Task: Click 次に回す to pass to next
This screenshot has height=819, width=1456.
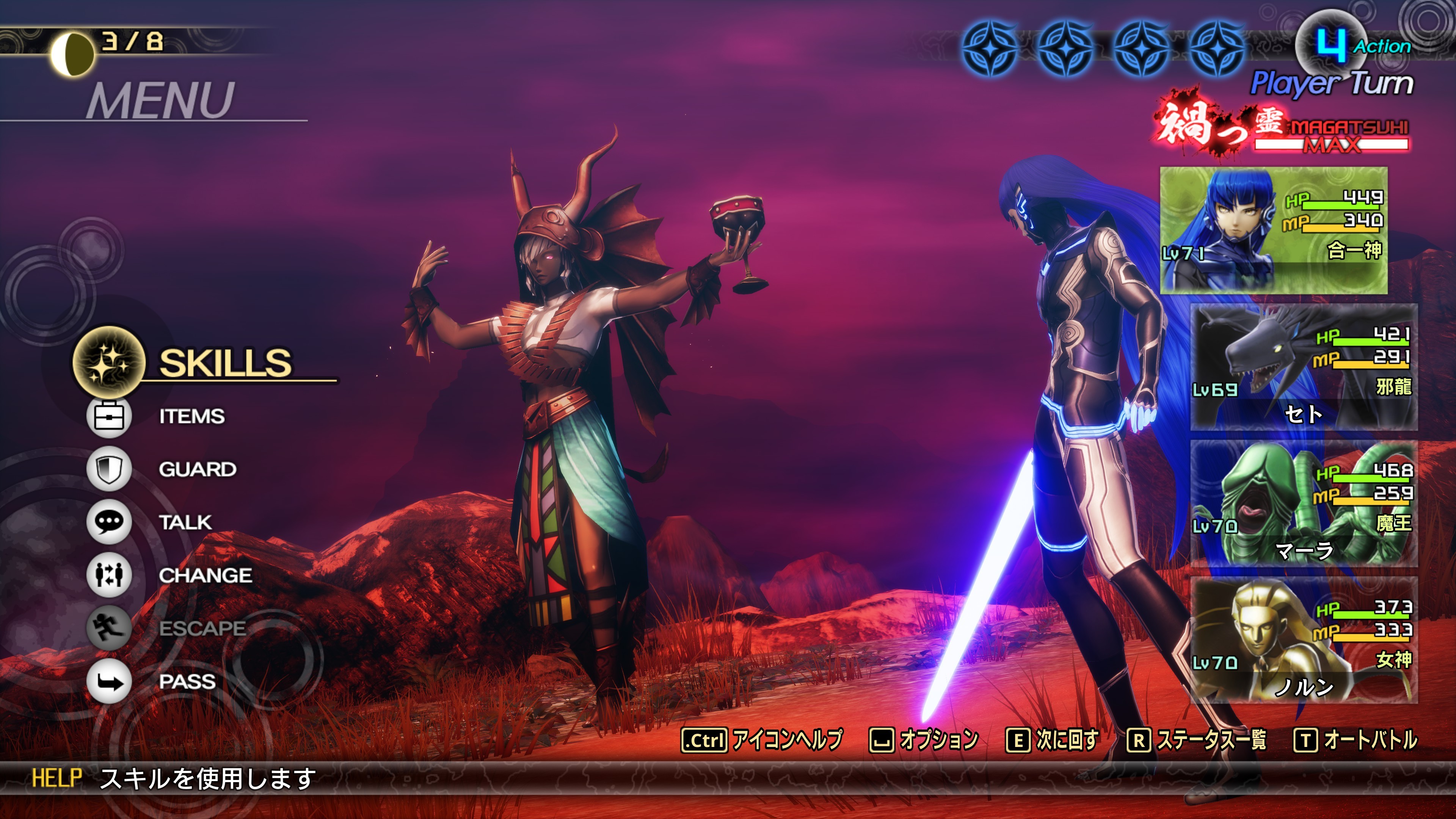Action: coord(1053,740)
